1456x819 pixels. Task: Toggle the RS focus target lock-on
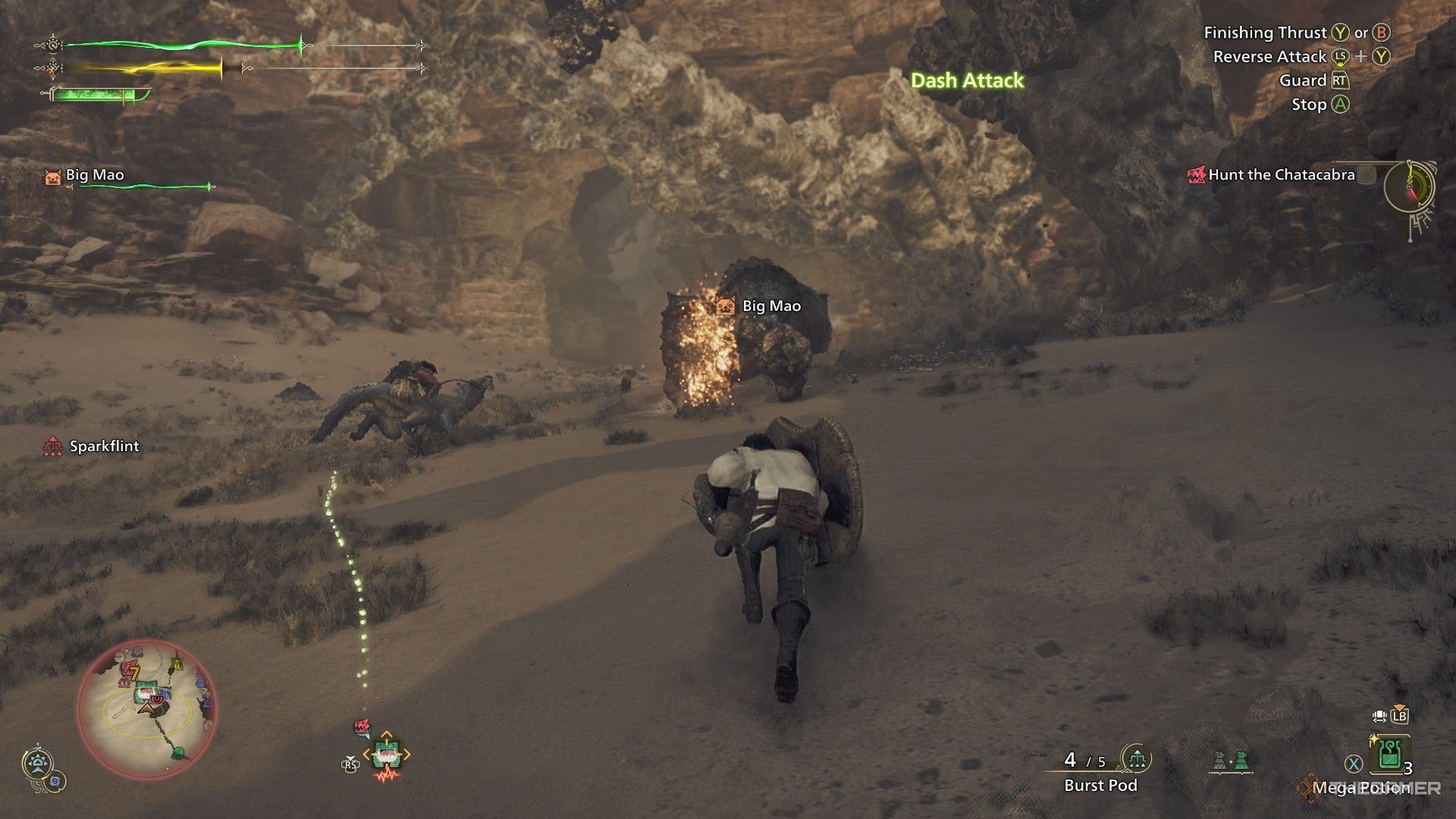pos(350,765)
